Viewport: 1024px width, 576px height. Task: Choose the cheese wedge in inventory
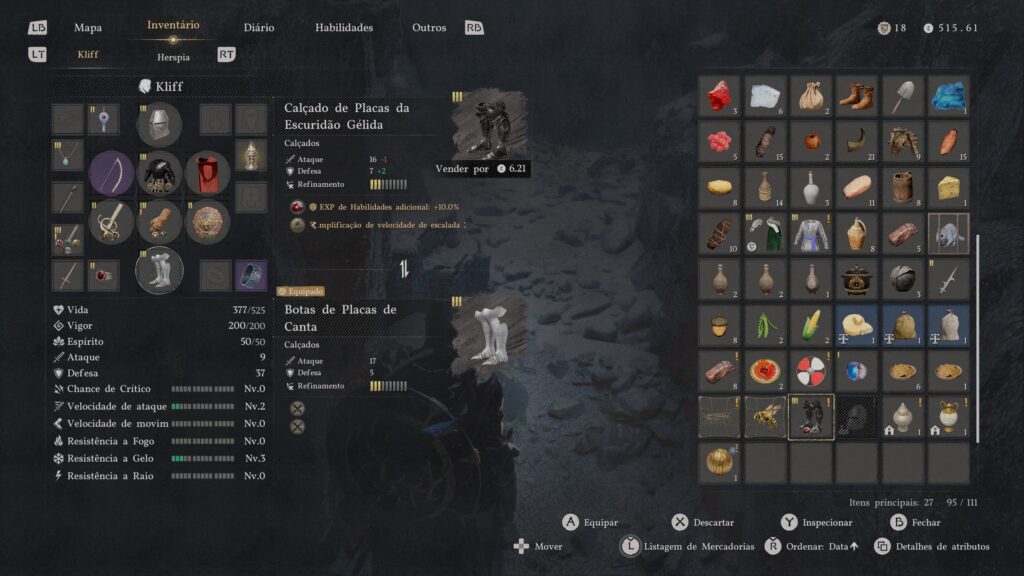click(949, 187)
